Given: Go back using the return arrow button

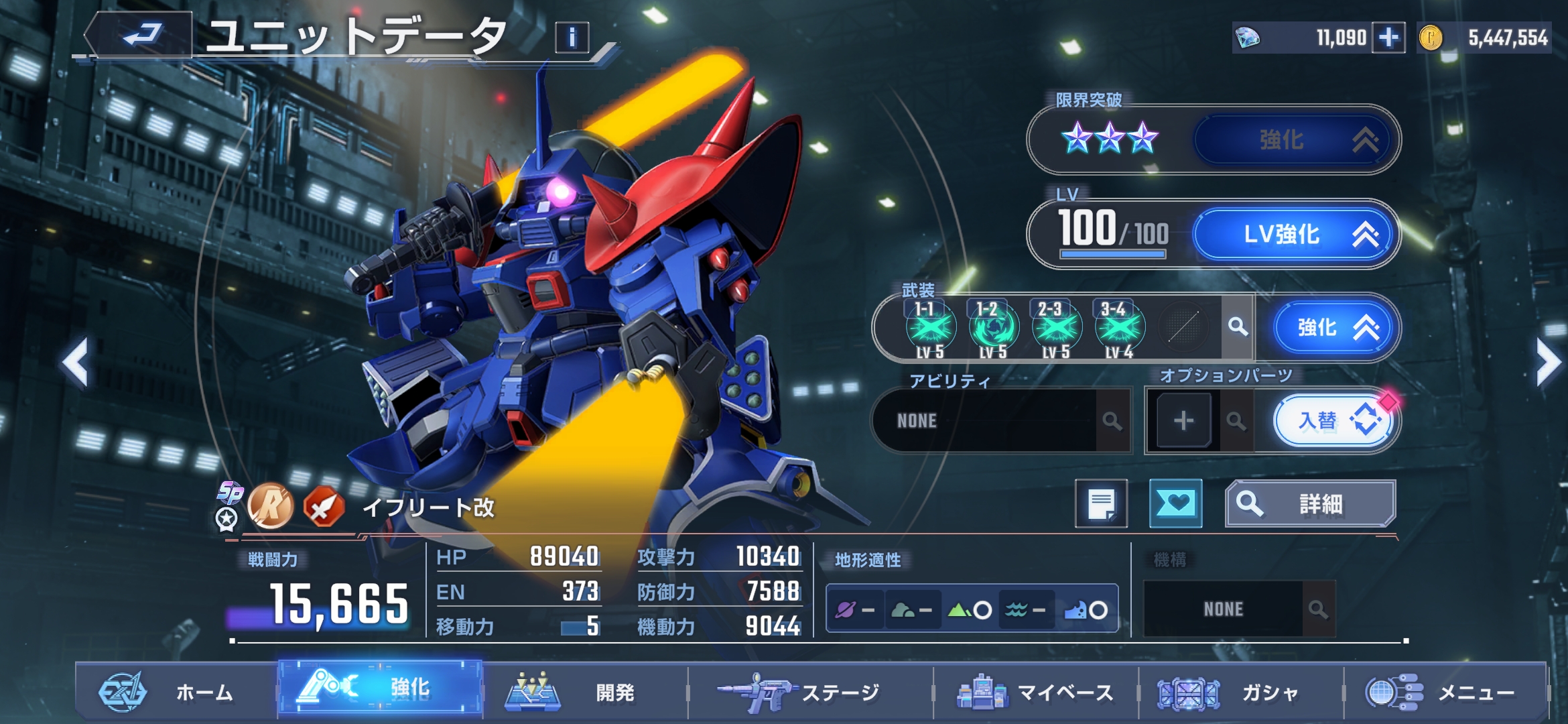Looking at the screenshot, I should (x=141, y=35).
